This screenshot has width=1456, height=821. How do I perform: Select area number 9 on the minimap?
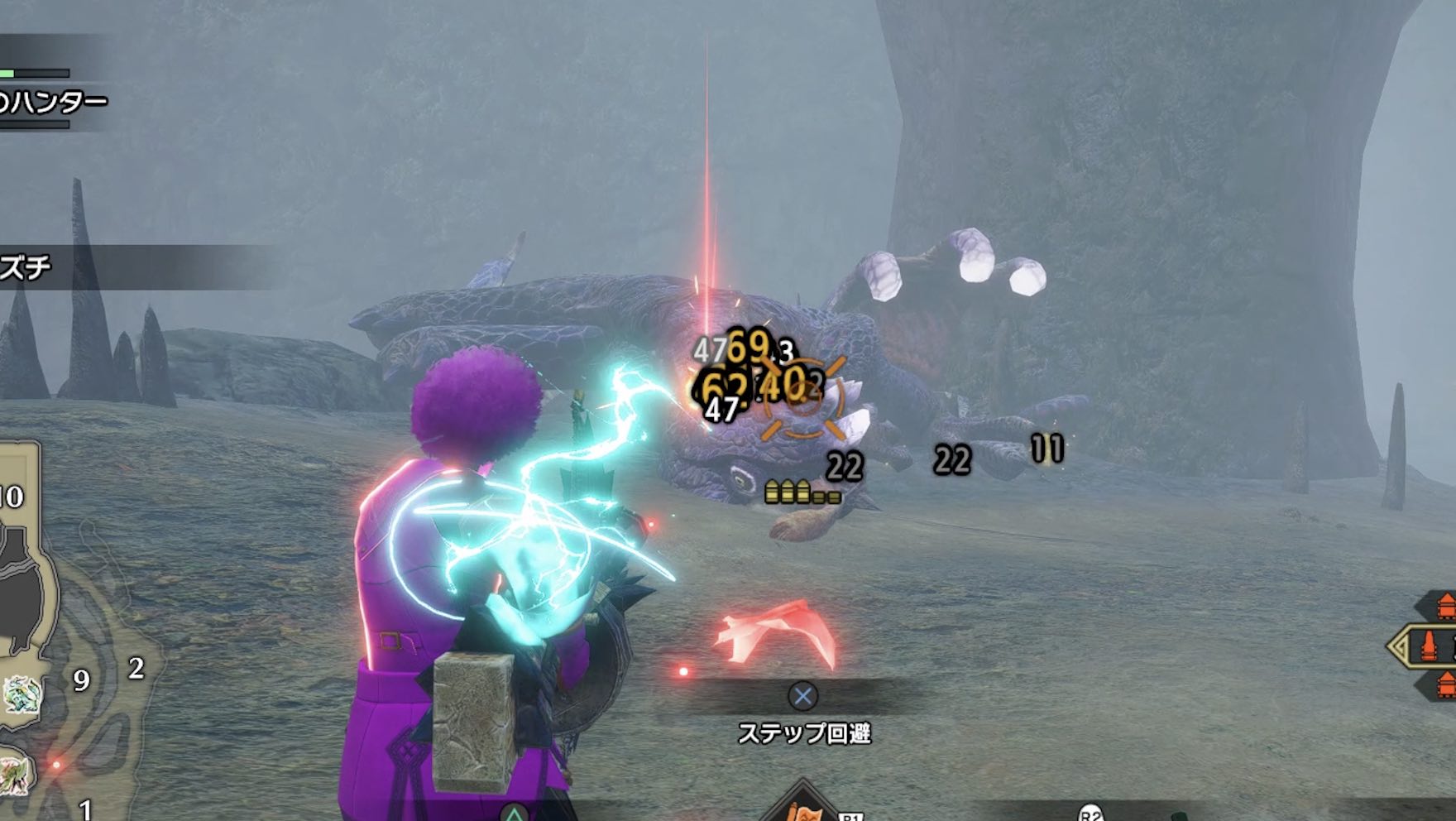[x=80, y=680]
